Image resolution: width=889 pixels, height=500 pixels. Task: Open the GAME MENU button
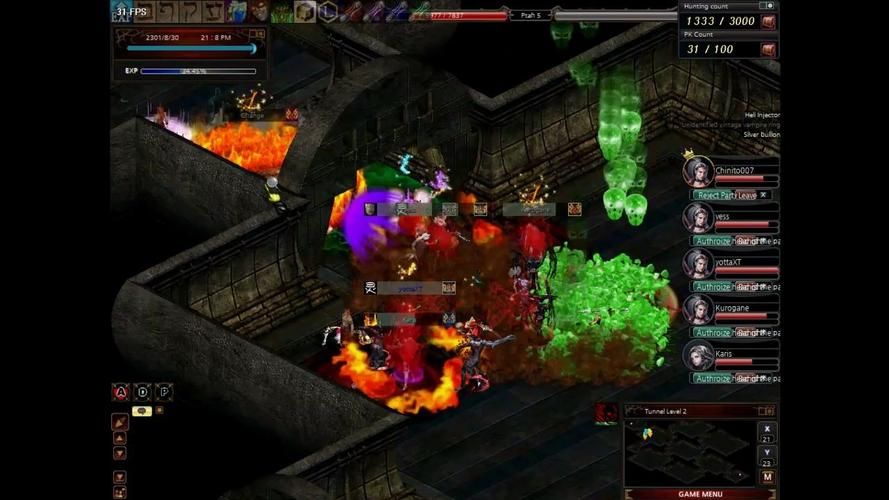[x=700, y=494]
